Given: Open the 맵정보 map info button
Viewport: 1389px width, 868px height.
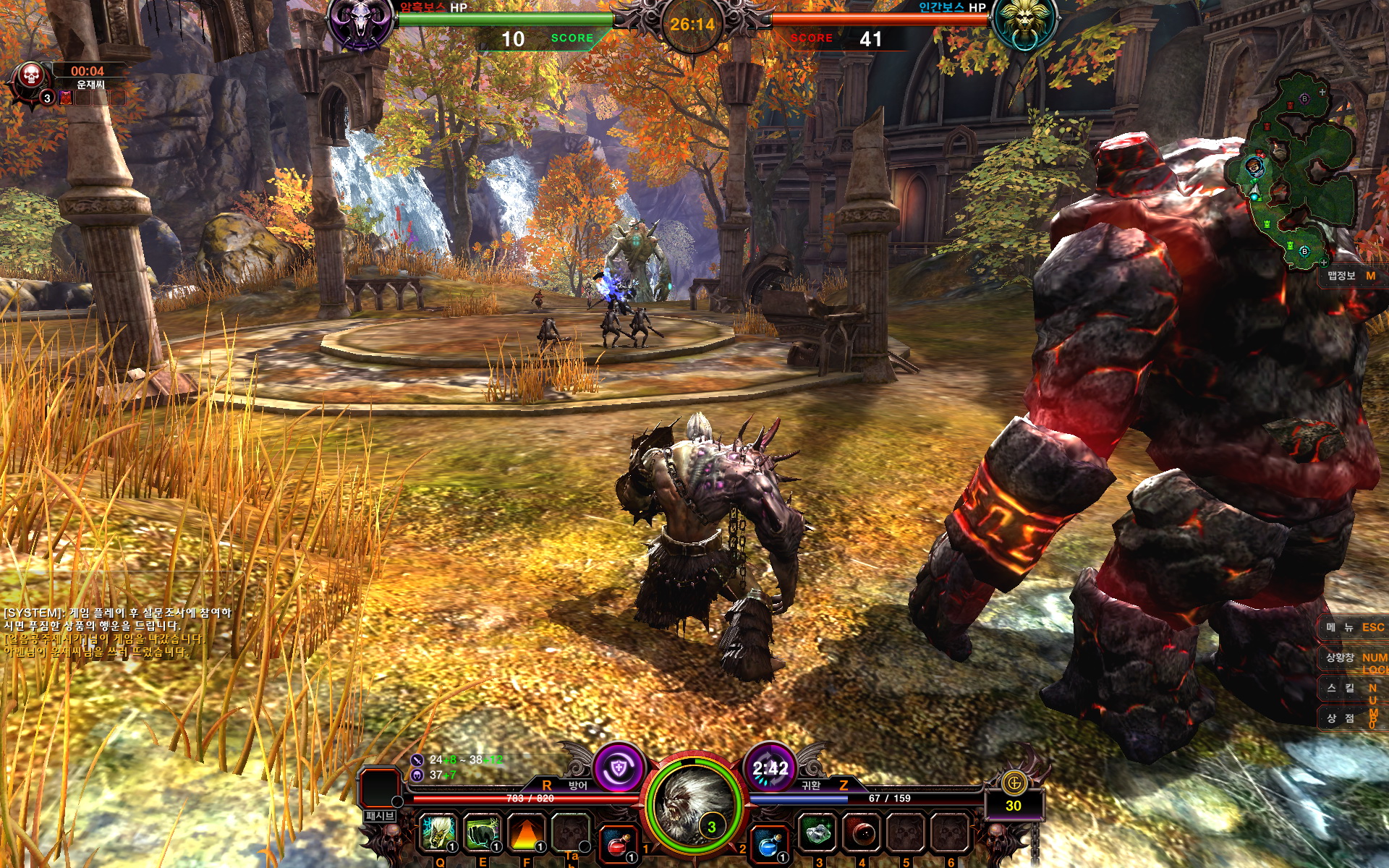Looking at the screenshot, I should point(1350,276).
